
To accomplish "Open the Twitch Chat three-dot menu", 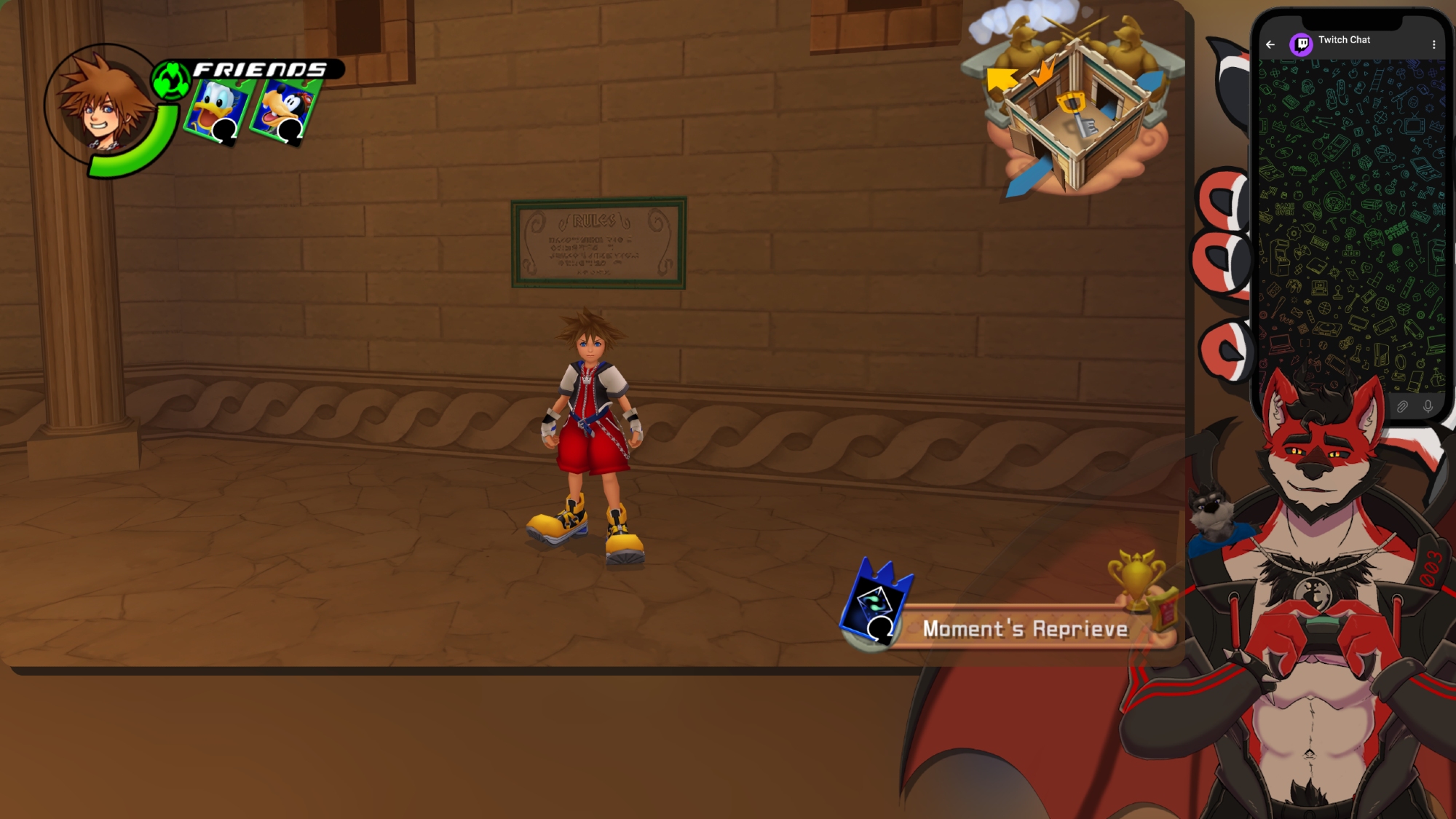I will point(1434,44).
